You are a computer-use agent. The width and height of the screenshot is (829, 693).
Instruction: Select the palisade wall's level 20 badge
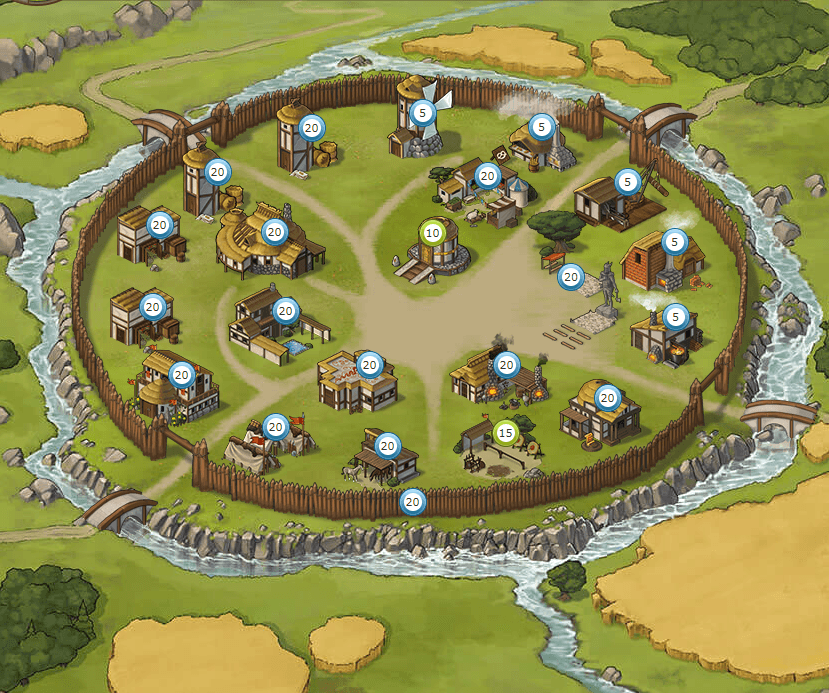coord(412,501)
